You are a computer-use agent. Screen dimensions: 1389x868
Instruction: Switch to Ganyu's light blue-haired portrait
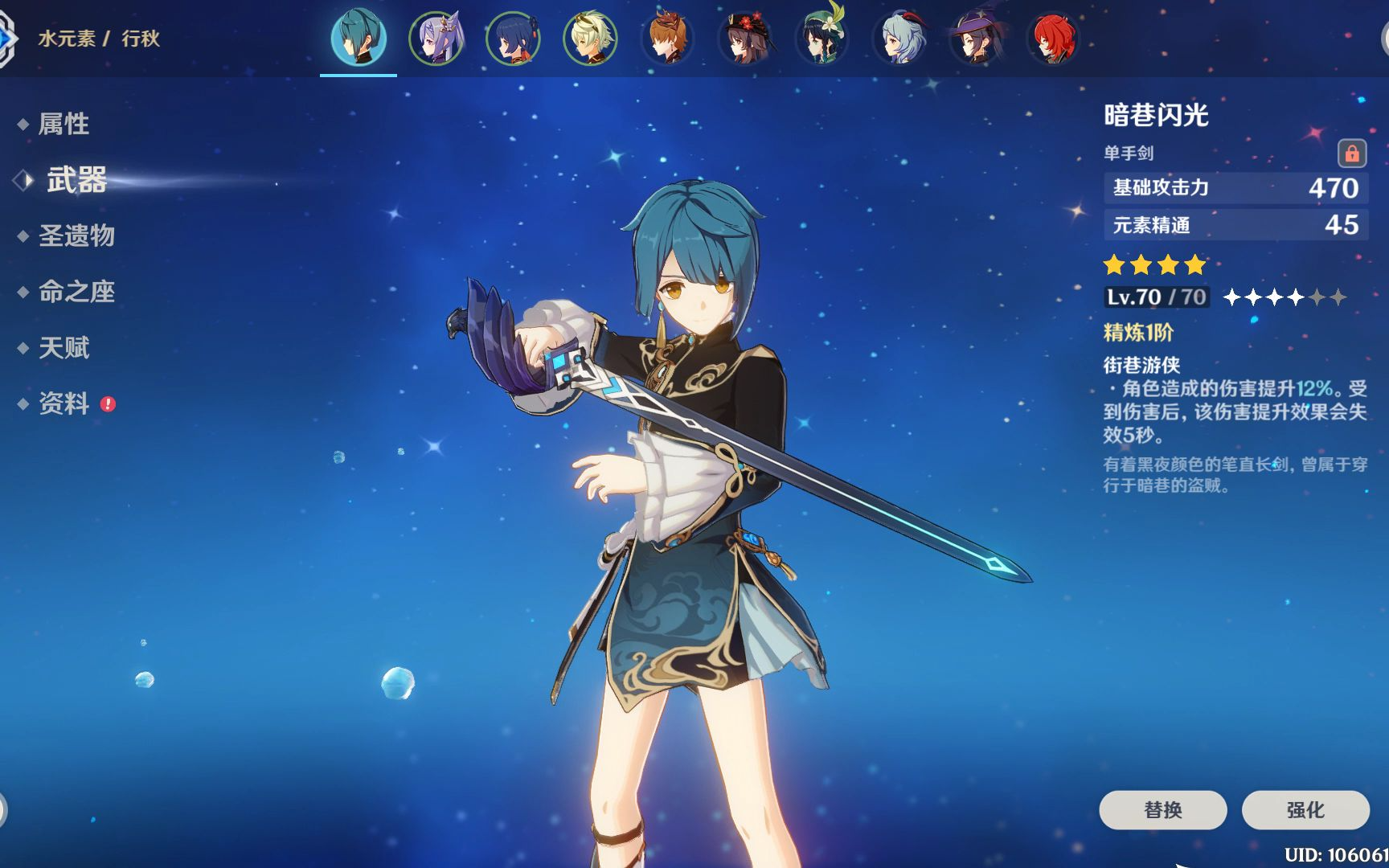point(899,38)
